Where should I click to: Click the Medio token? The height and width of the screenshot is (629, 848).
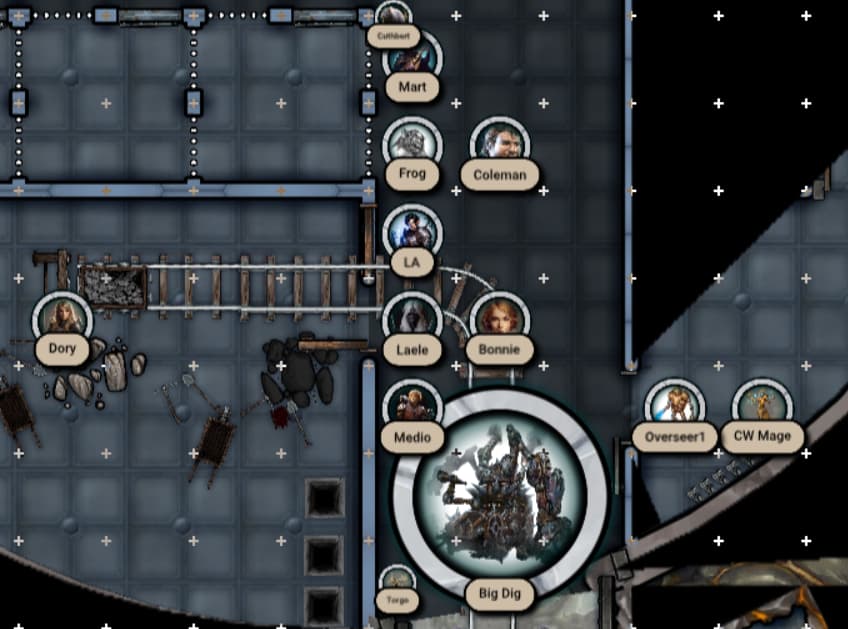[412, 407]
